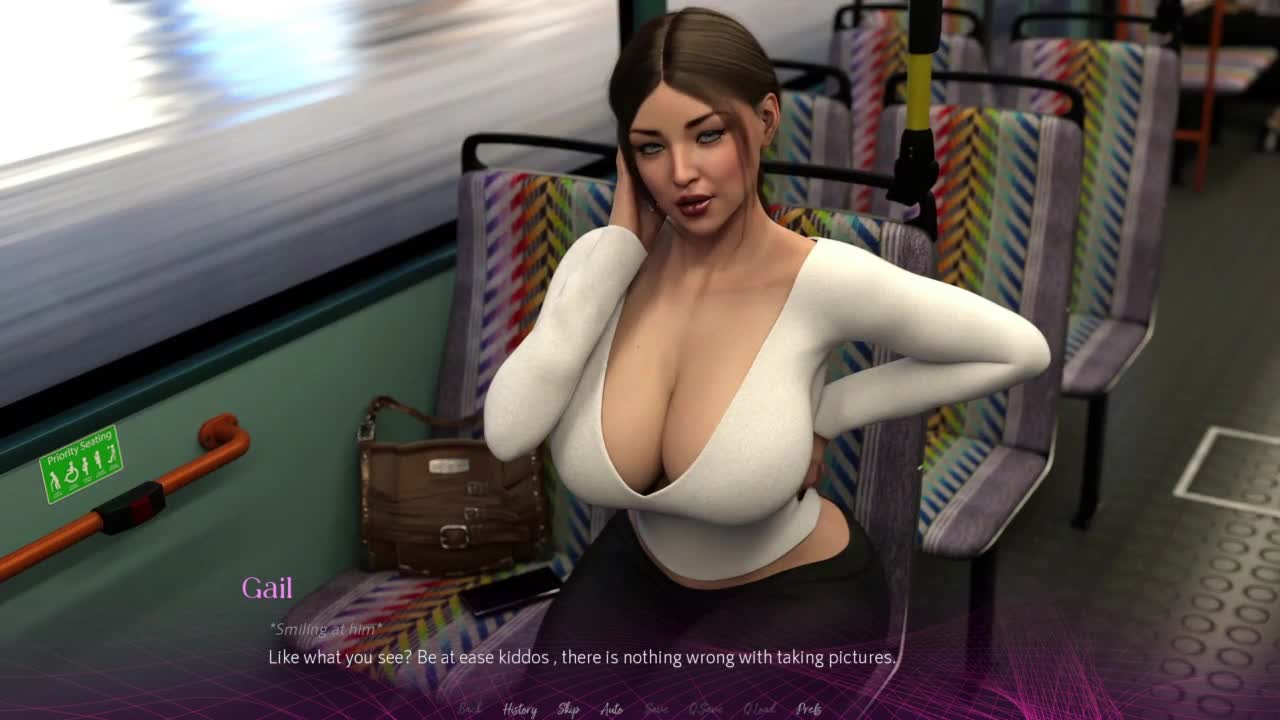Choose Q.Save to quick save
The width and height of the screenshot is (1280, 720).
706,709
